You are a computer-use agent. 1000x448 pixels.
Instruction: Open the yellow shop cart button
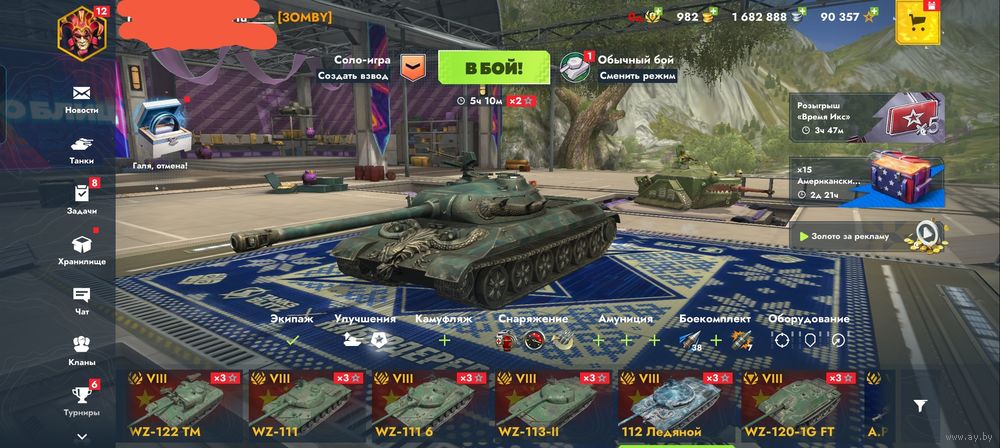[x=916, y=23]
